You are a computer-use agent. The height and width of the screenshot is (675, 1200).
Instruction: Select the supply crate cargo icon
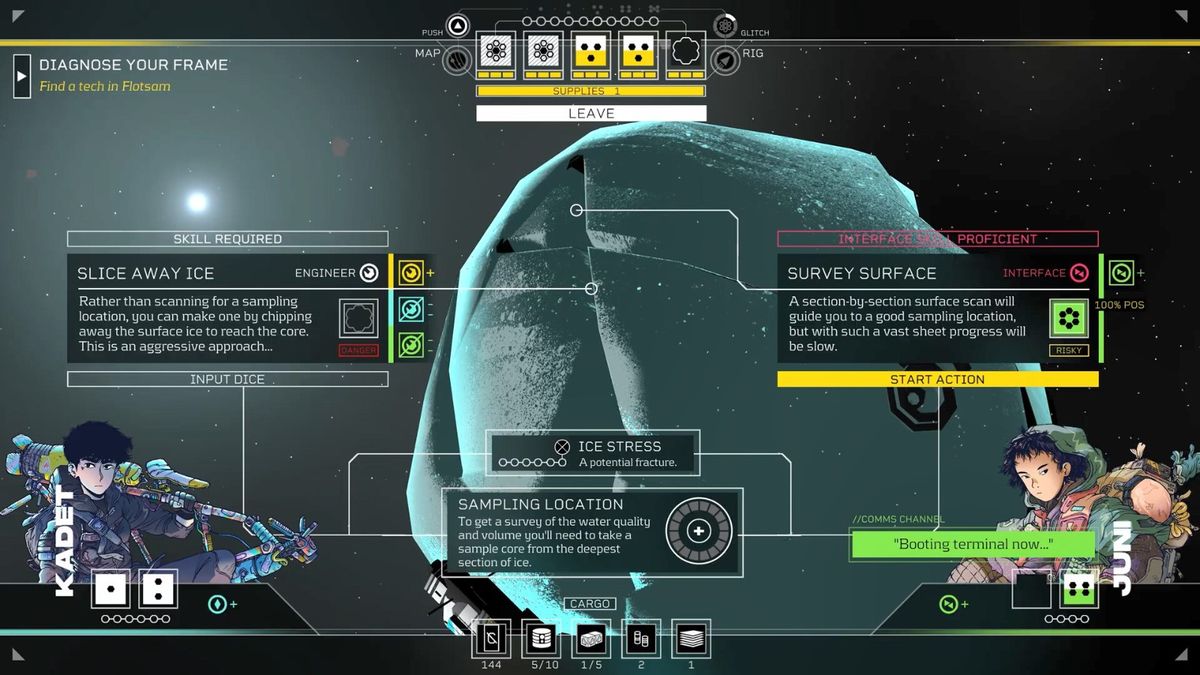[592, 638]
